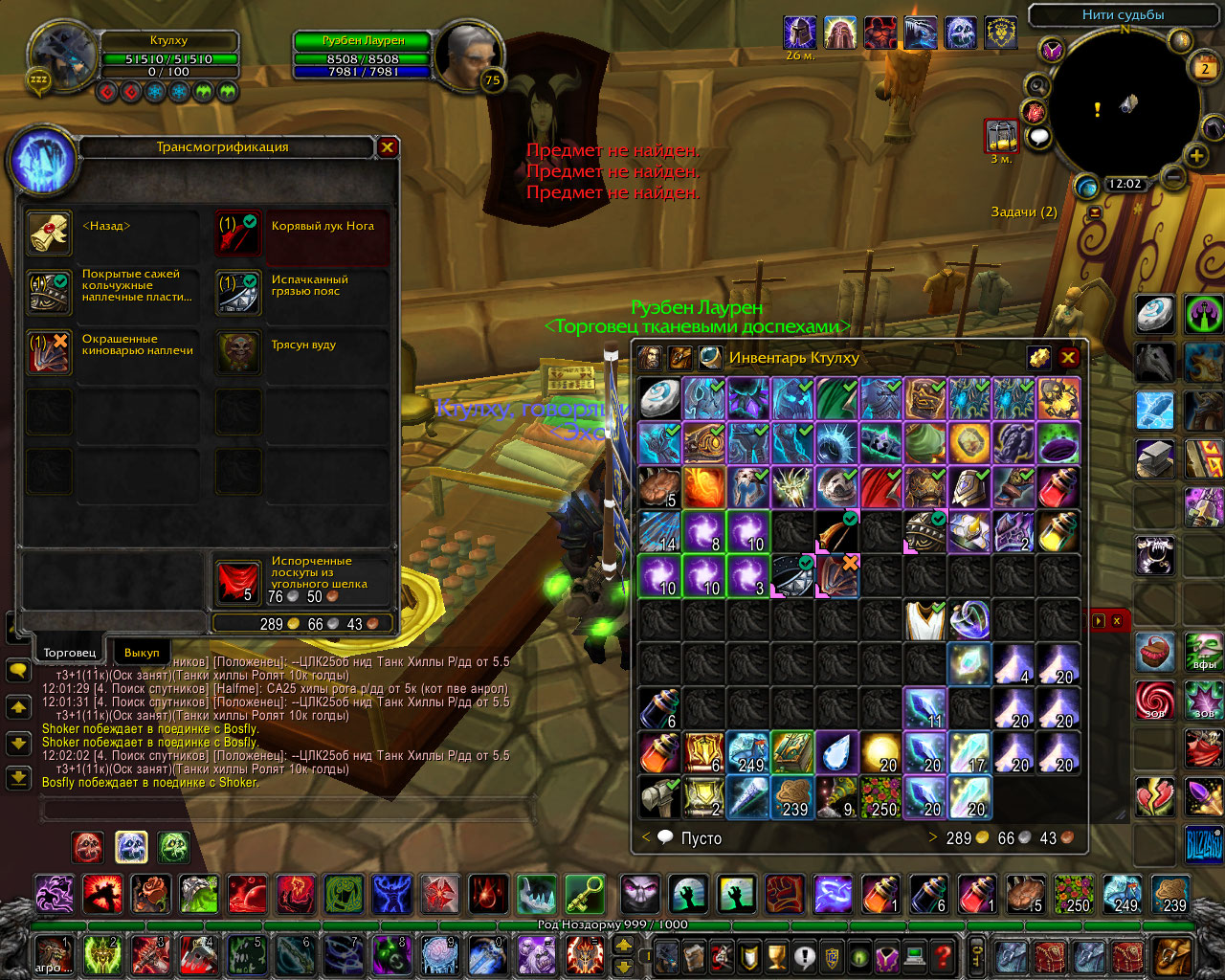Switch to the Выкуп buyback tab

[142, 653]
